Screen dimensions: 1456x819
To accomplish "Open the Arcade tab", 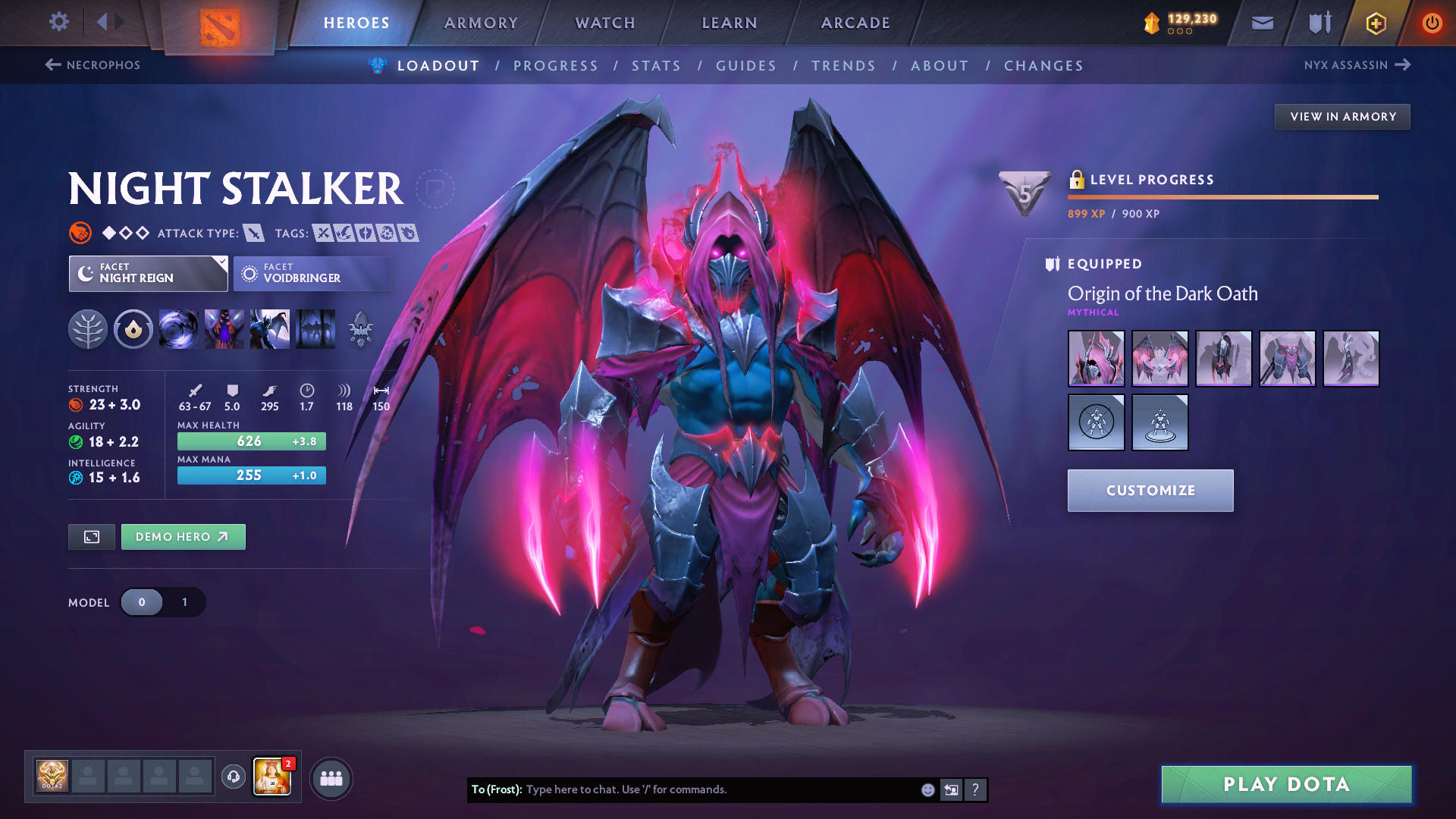I will pos(855,23).
